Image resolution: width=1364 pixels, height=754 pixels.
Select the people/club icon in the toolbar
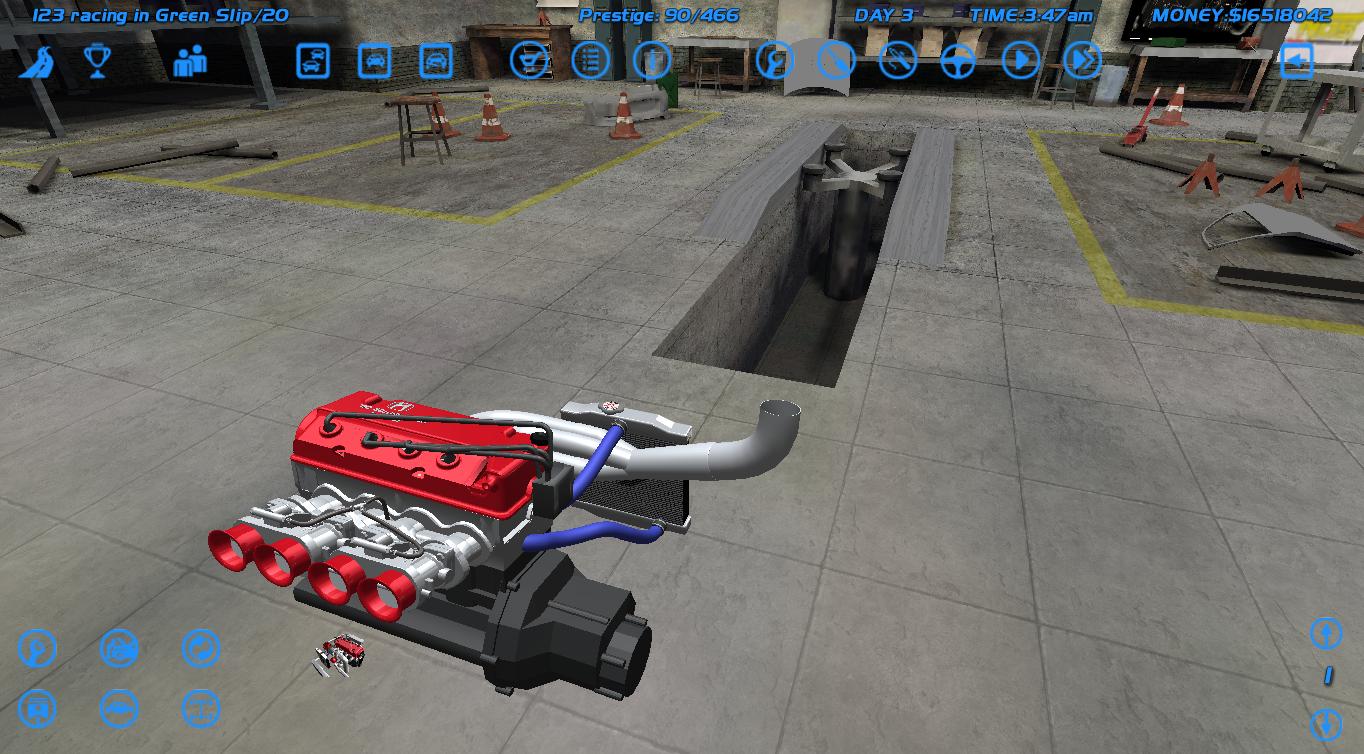(x=190, y=60)
